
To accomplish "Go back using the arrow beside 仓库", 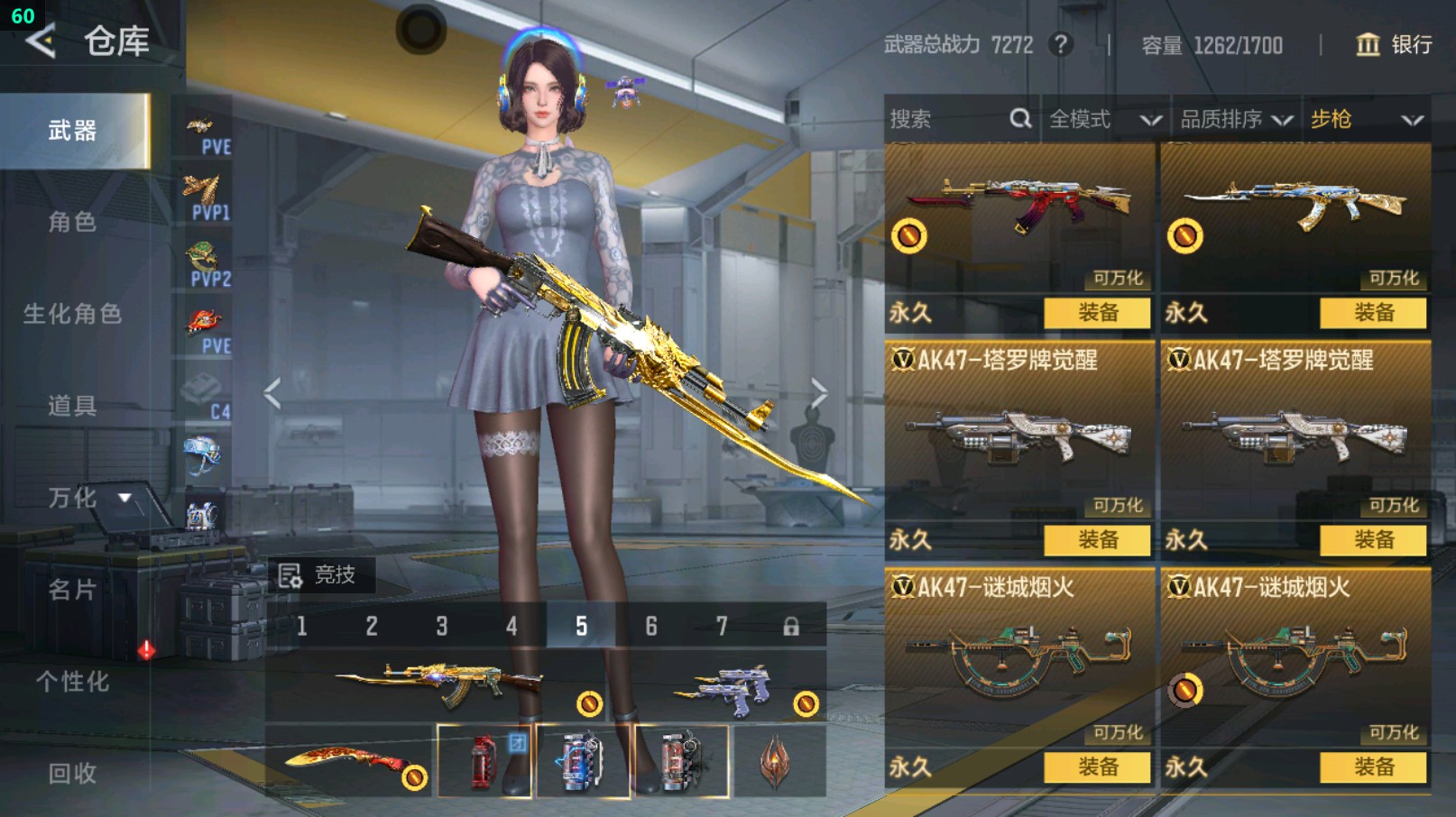I will (41, 41).
